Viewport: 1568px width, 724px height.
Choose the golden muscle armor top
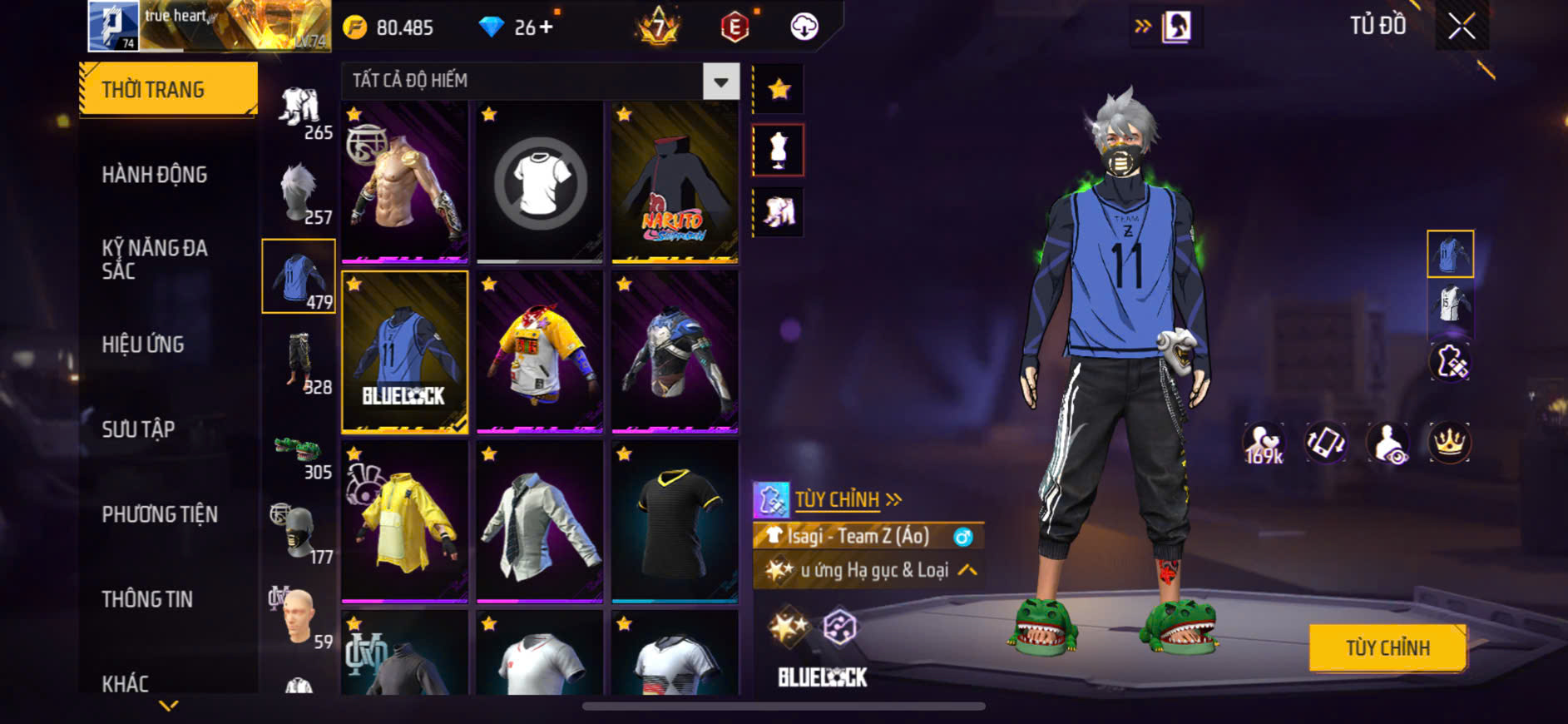pos(404,182)
